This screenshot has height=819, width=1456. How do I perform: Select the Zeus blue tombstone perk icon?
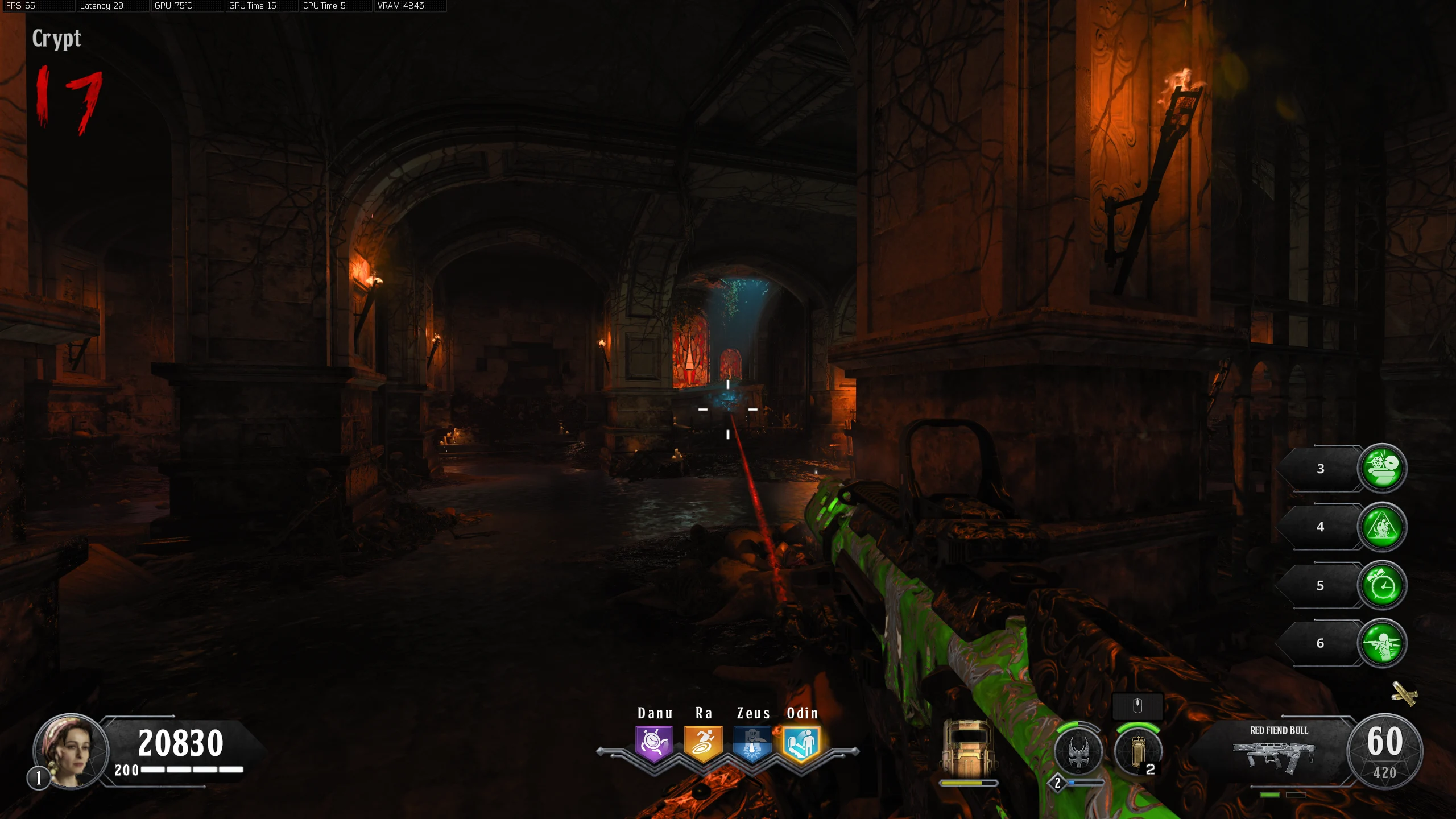[752, 743]
